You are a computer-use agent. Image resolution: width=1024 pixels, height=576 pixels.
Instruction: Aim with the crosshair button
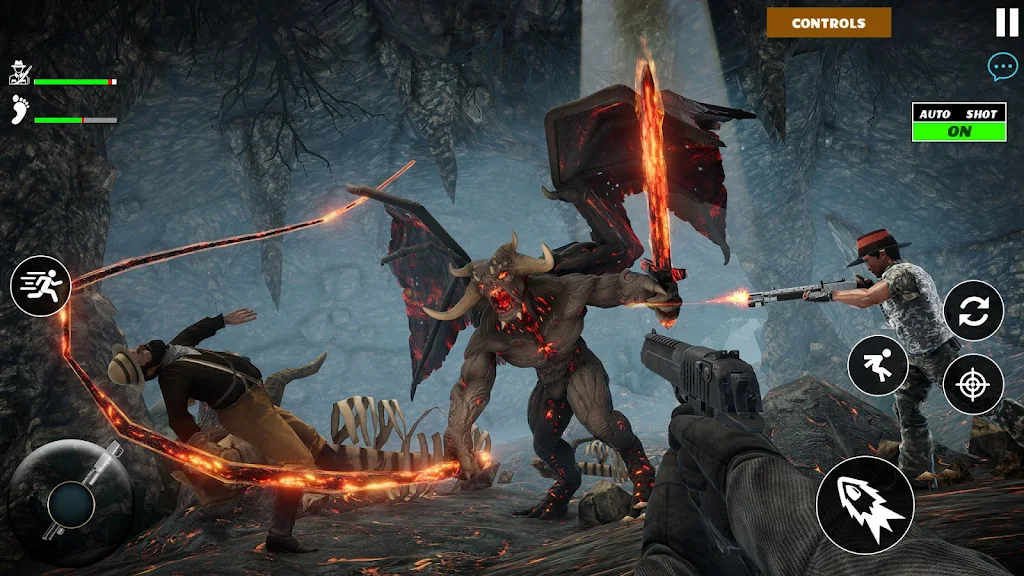click(973, 384)
